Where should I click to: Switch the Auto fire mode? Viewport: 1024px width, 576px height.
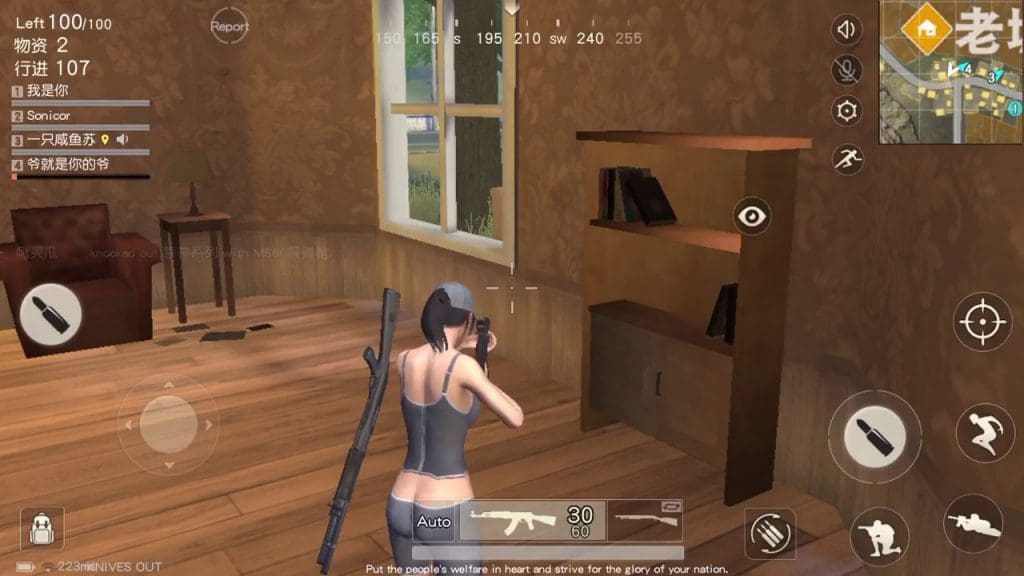click(x=434, y=521)
